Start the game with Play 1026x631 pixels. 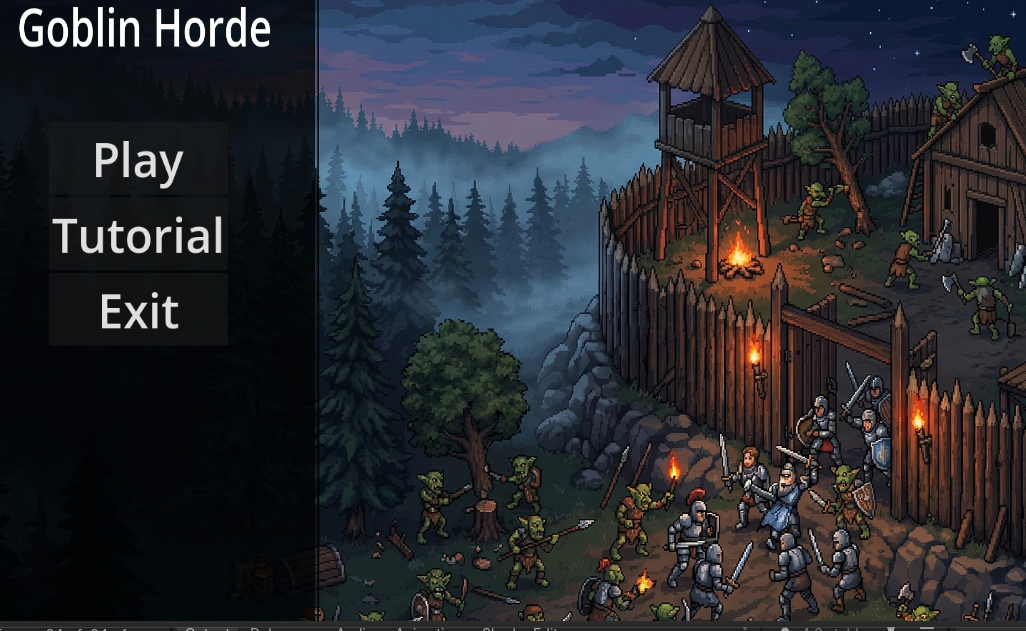coord(138,161)
